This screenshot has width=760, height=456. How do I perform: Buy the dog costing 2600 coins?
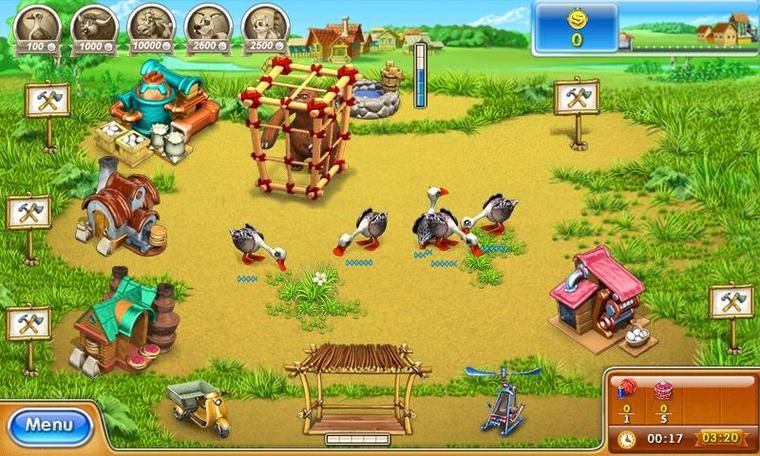coord(209,26)
